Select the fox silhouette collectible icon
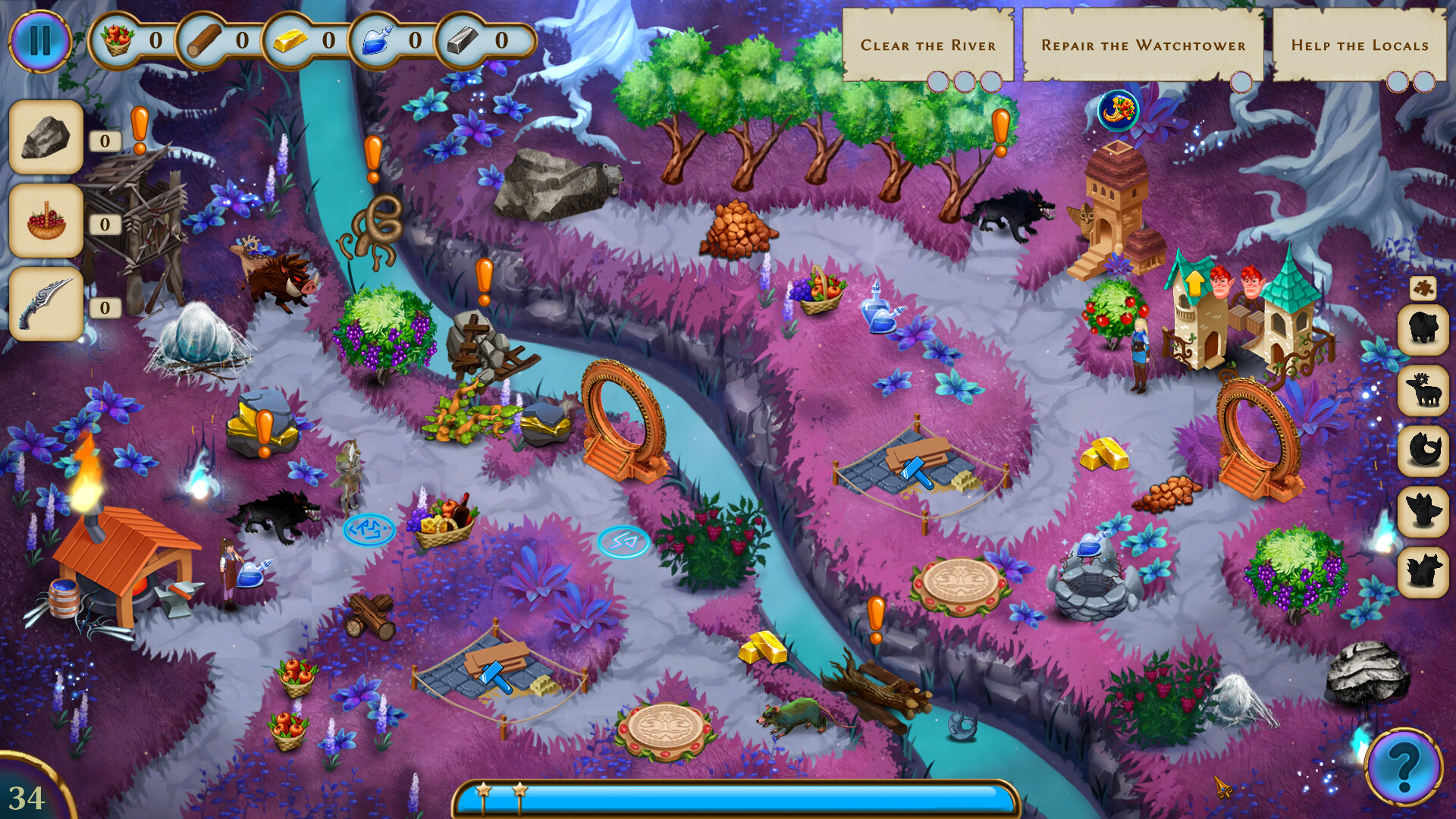This screenshot has width=1456, height=819. coord(1425,567)
